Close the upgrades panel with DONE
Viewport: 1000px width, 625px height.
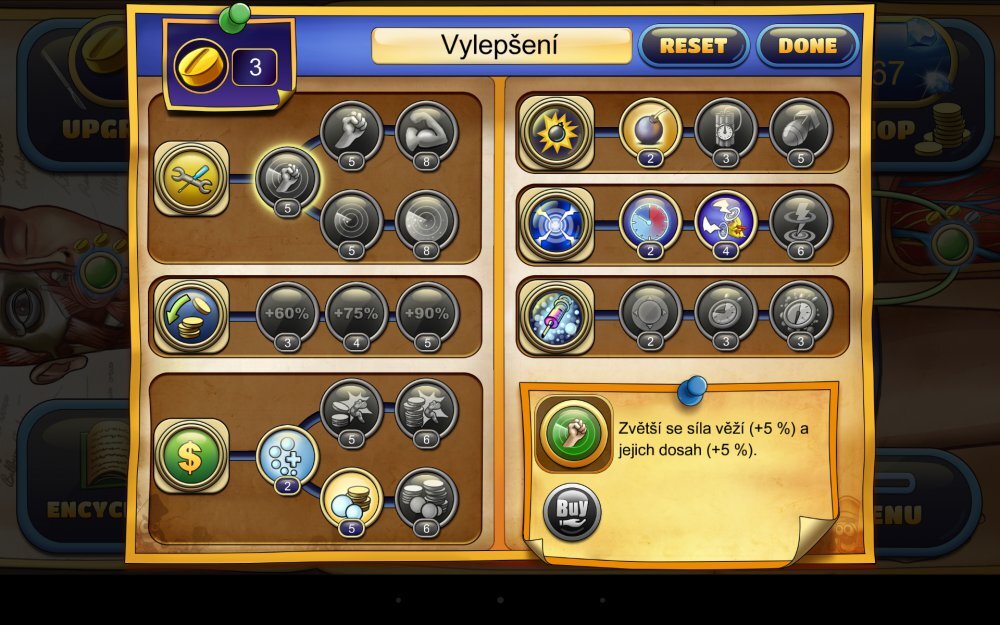[807, 45]
